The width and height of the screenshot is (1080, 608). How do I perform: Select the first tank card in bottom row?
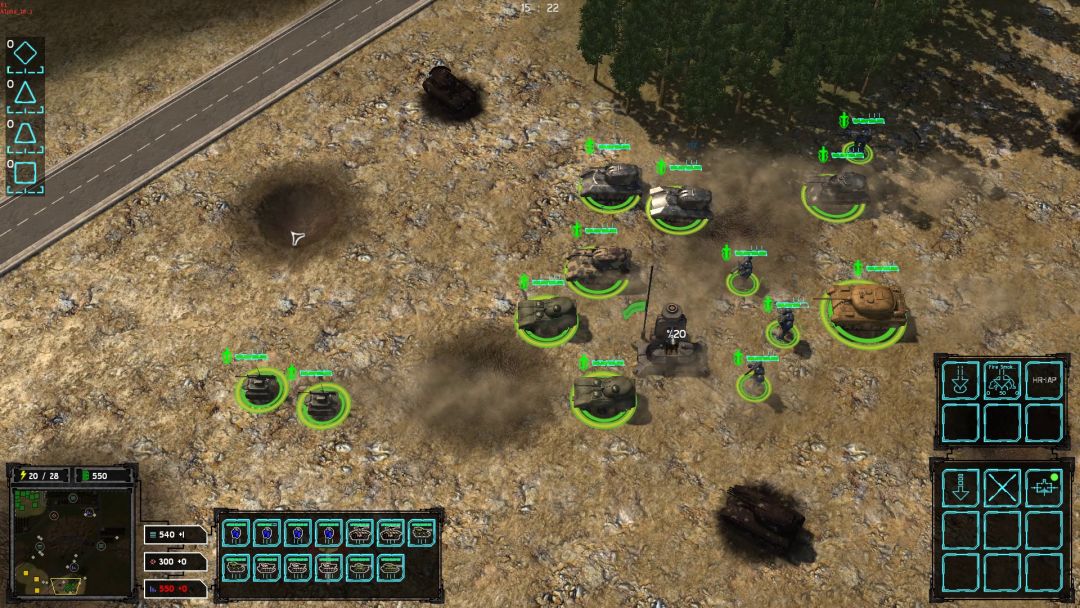coord(237,568)
